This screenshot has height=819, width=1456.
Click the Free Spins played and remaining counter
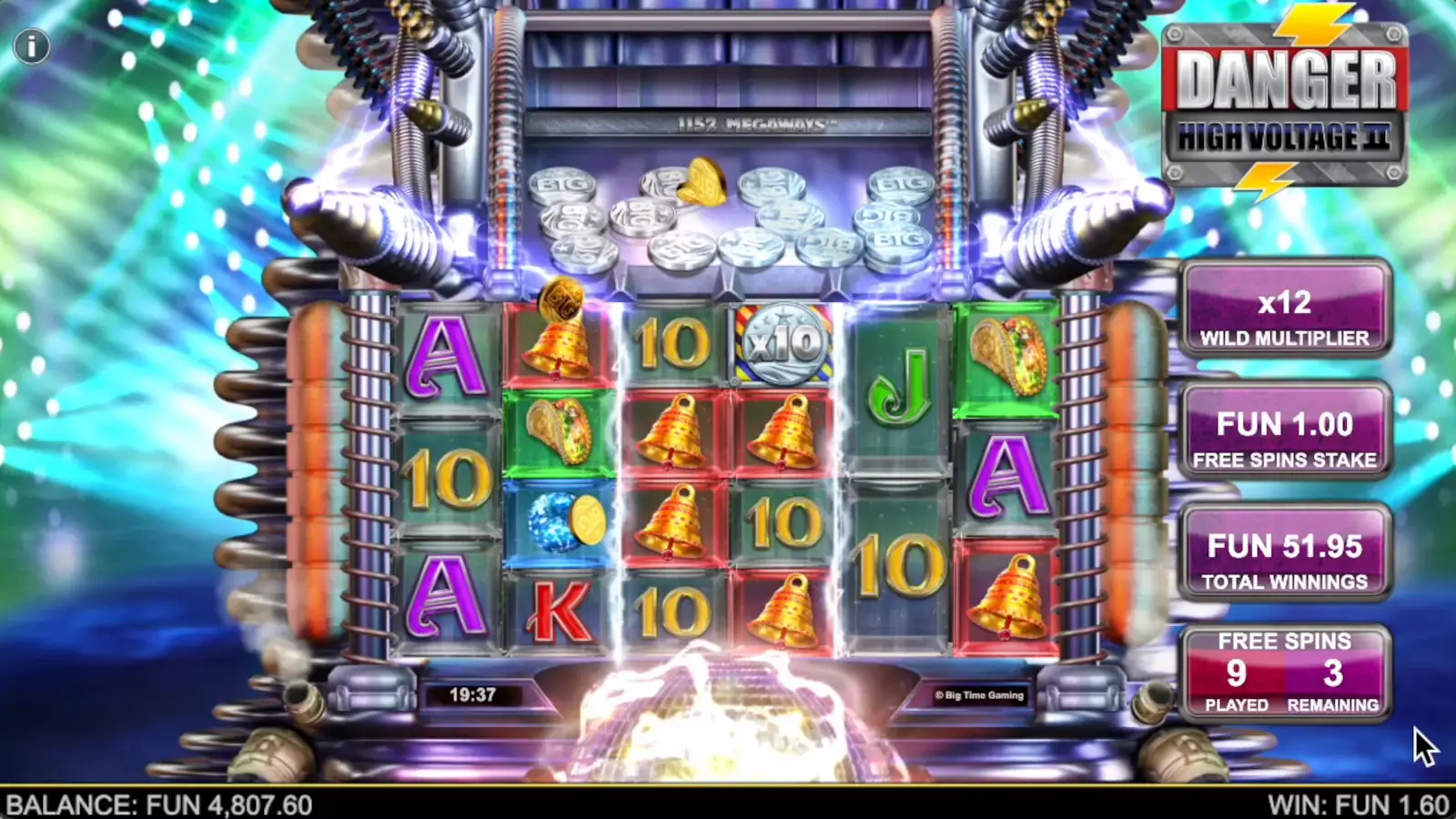1284,672
